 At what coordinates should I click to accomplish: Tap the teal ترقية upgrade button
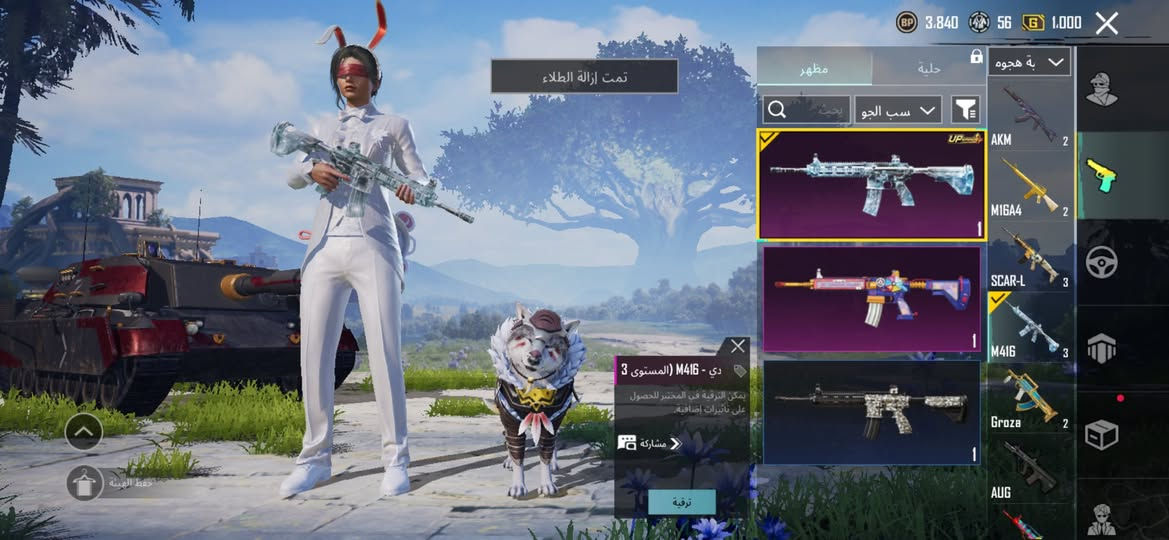pyautogui.click(x=681, y=502)
